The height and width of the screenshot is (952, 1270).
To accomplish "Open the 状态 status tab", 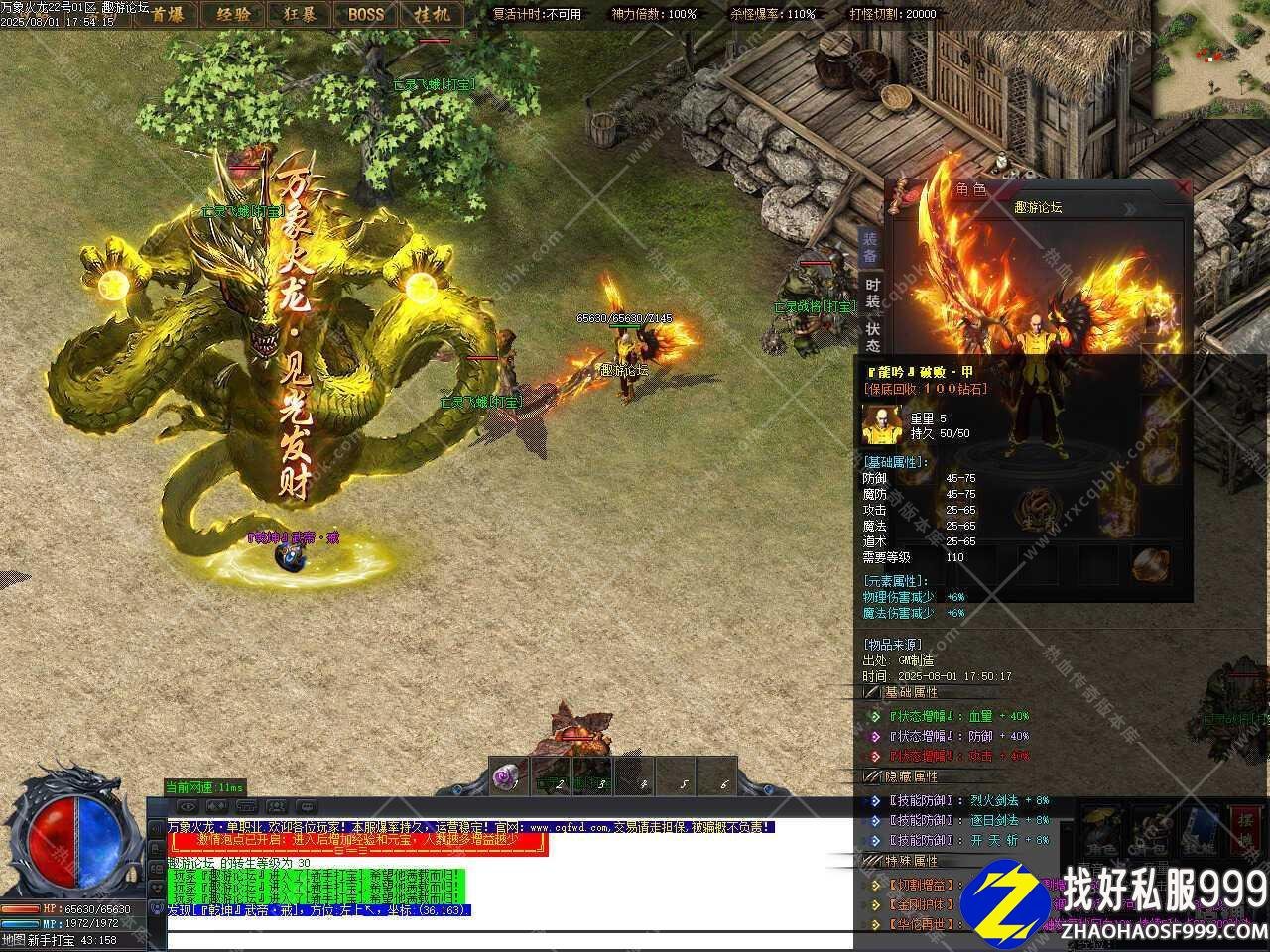I will click(872, 337).
